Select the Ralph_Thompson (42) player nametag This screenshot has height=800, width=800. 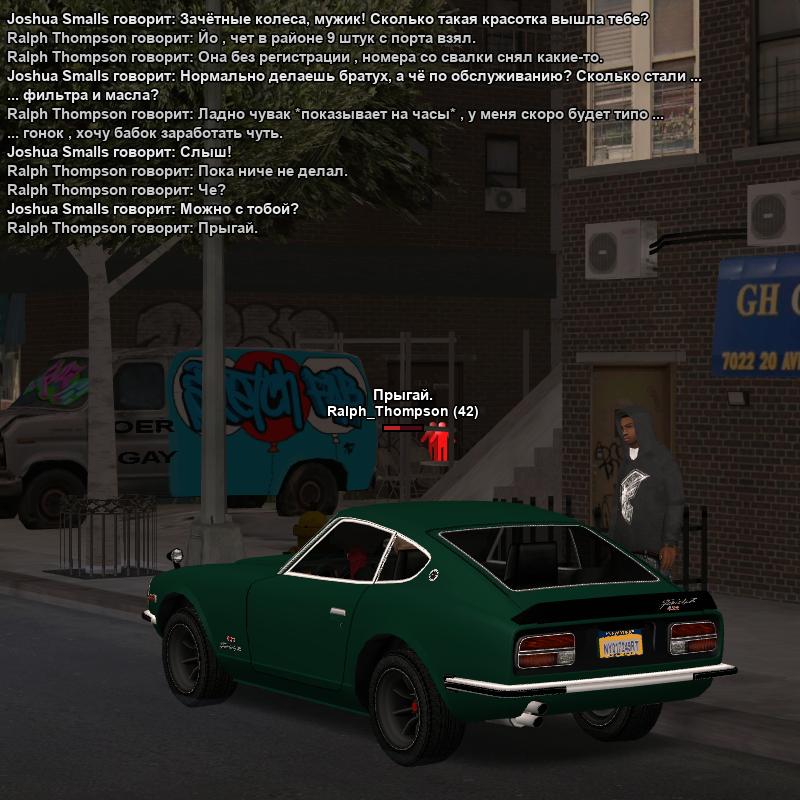click(x=402, y=411)
